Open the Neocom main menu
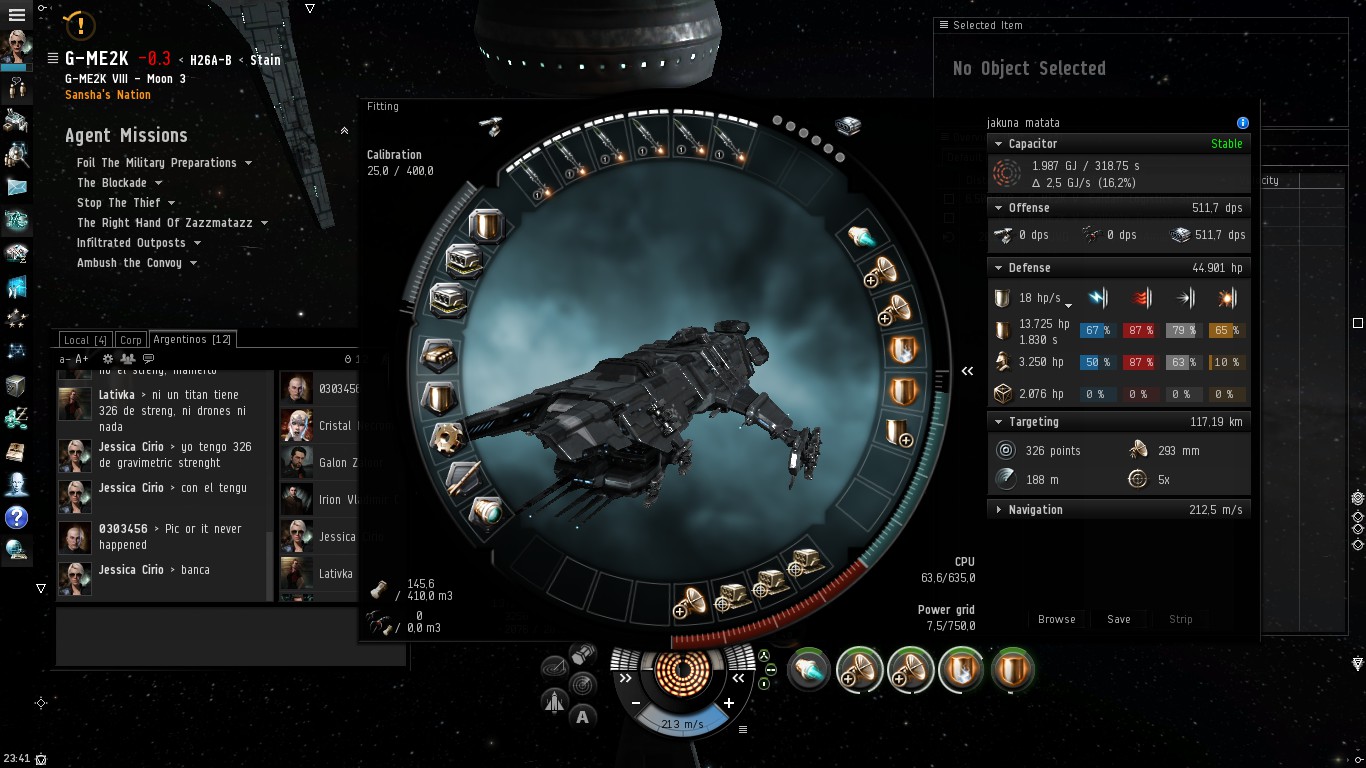1366x768 pixels. 16,15
